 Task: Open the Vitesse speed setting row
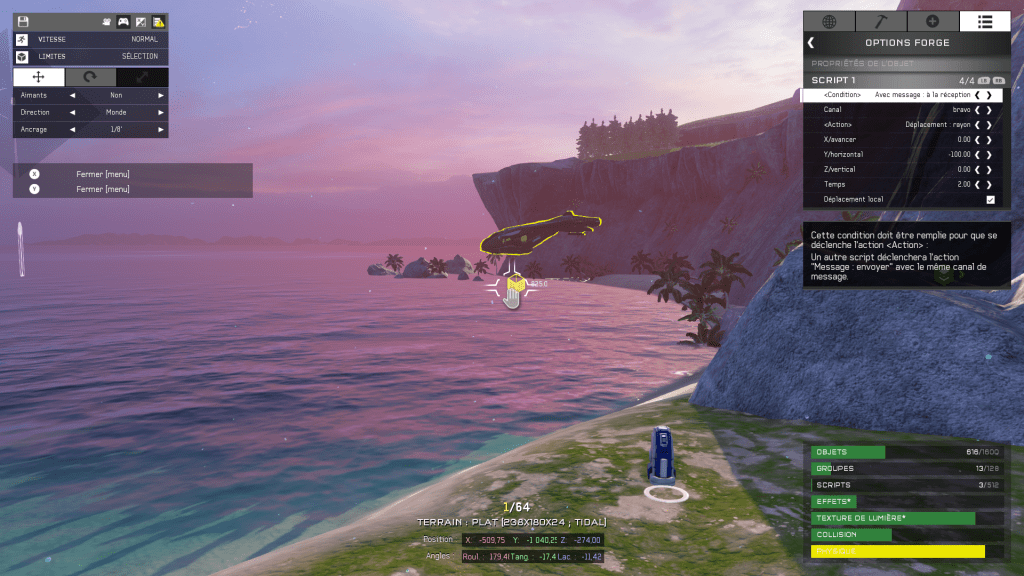pyautogui.click(x=90, y=39)
